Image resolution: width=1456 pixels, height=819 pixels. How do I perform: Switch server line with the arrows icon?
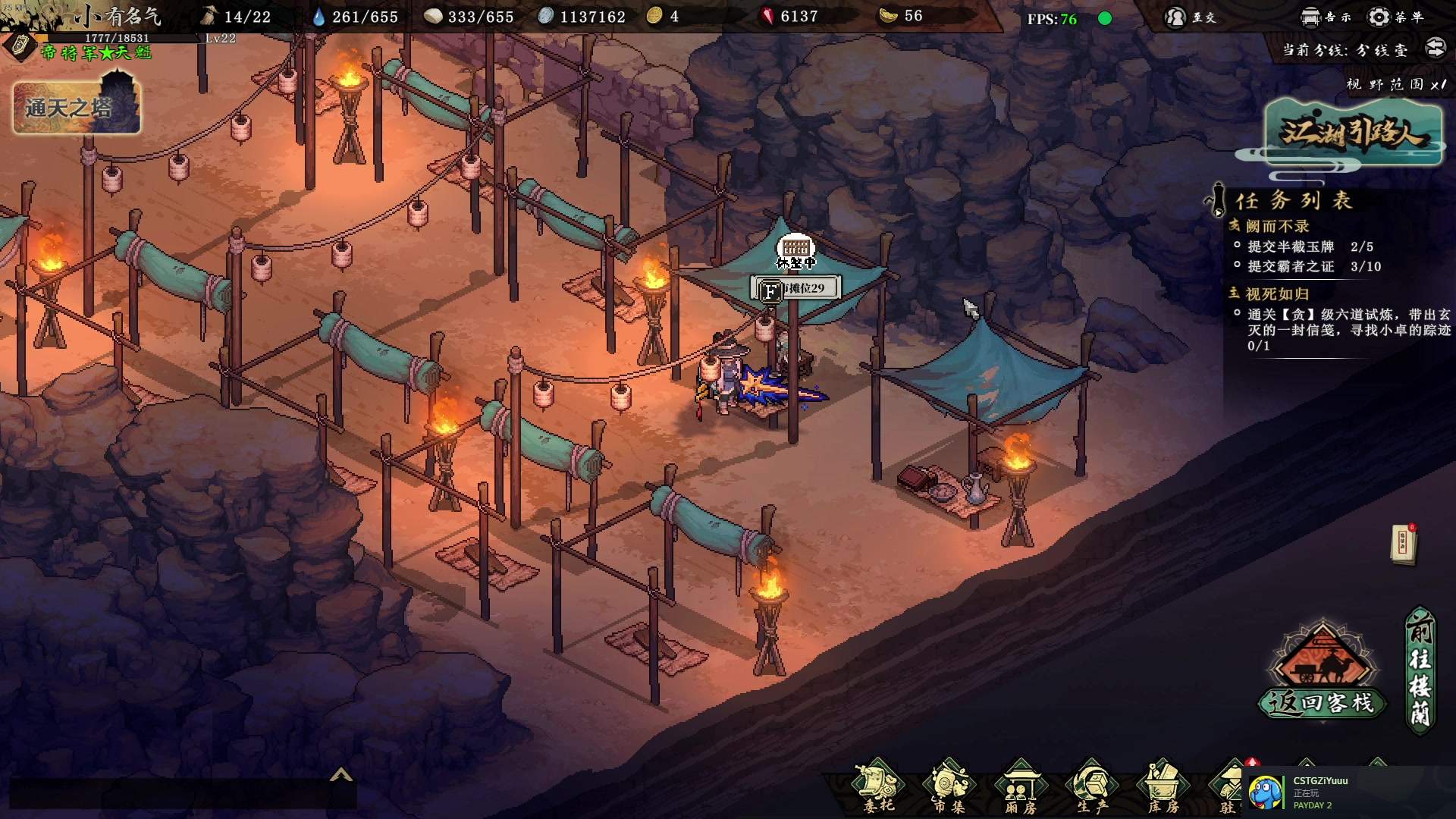[x=1436, y=49]
